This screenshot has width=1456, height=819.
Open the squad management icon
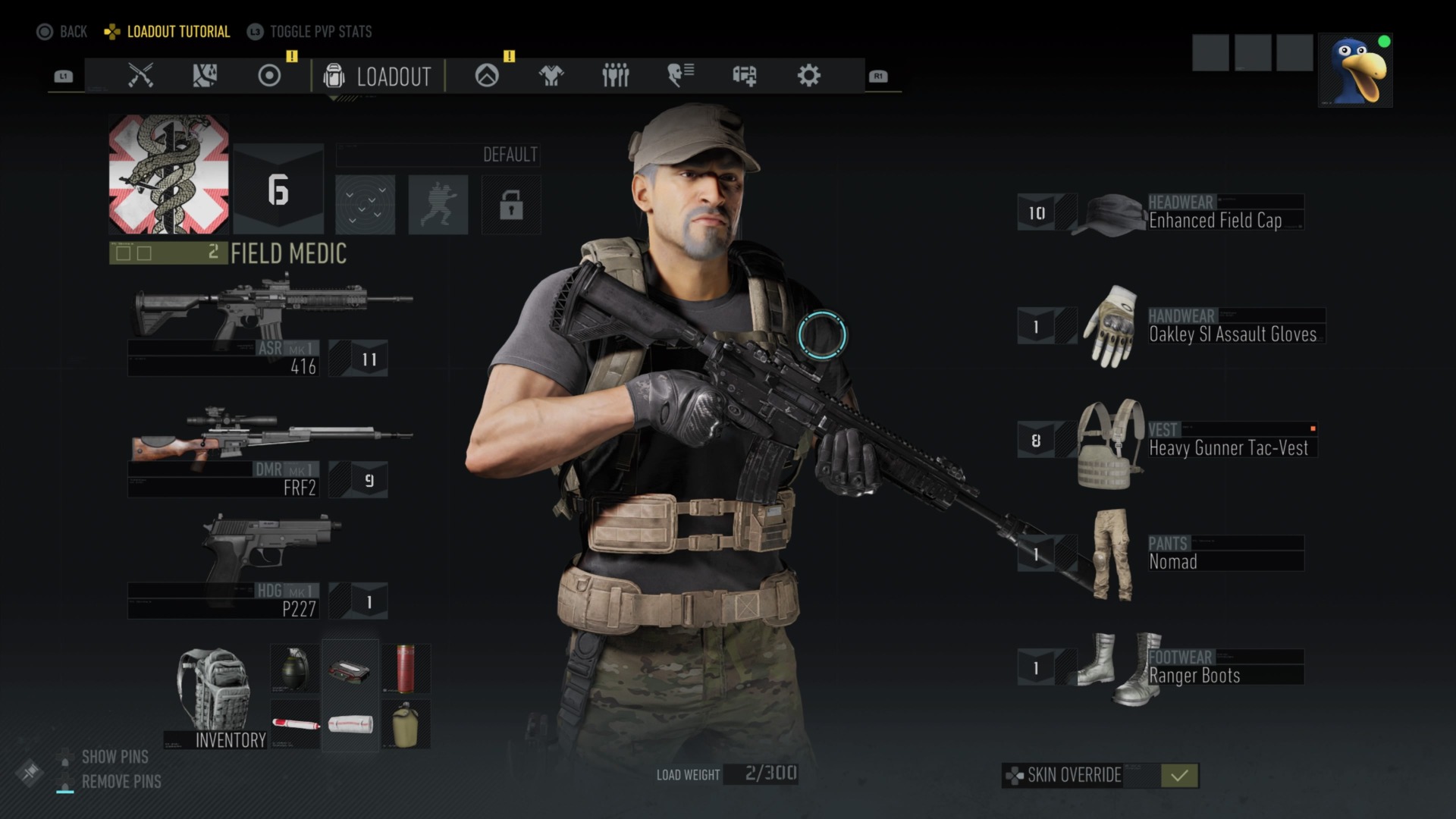(616, 76)
